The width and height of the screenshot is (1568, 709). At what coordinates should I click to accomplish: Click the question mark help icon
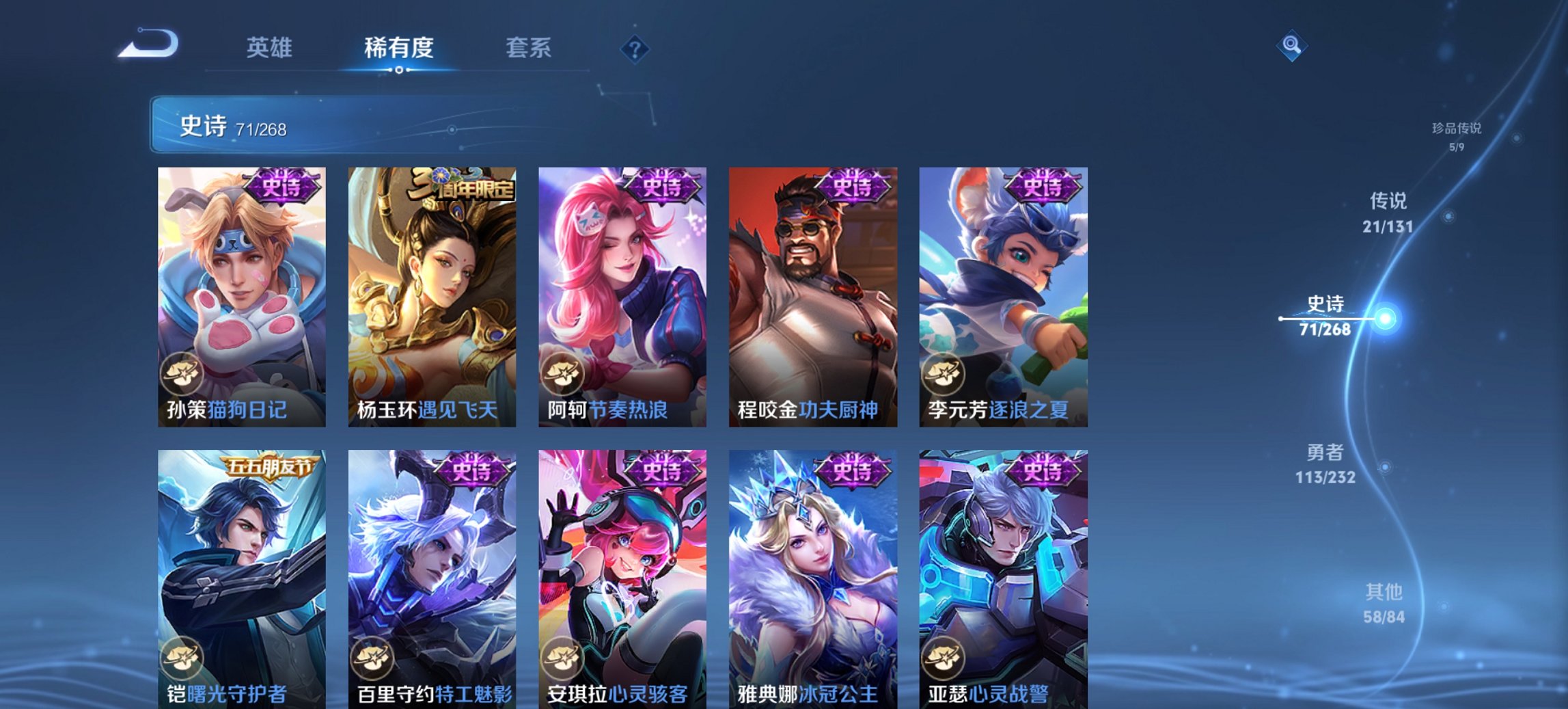click(x=635, y=48)
